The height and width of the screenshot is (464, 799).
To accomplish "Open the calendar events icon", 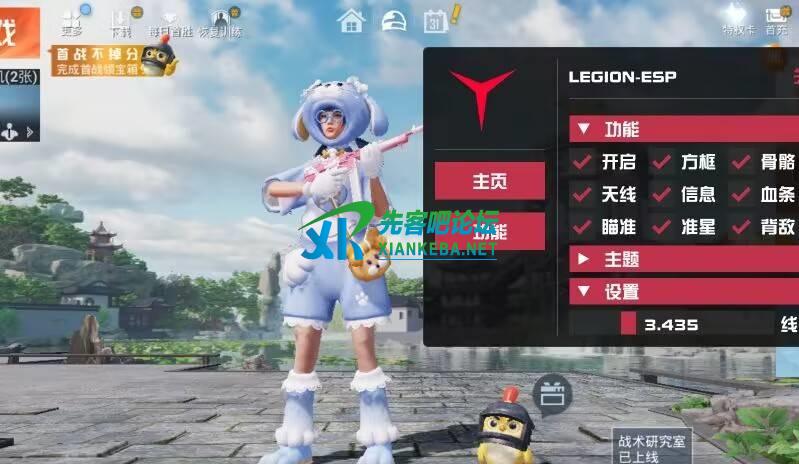I will (x=436, y=20).
